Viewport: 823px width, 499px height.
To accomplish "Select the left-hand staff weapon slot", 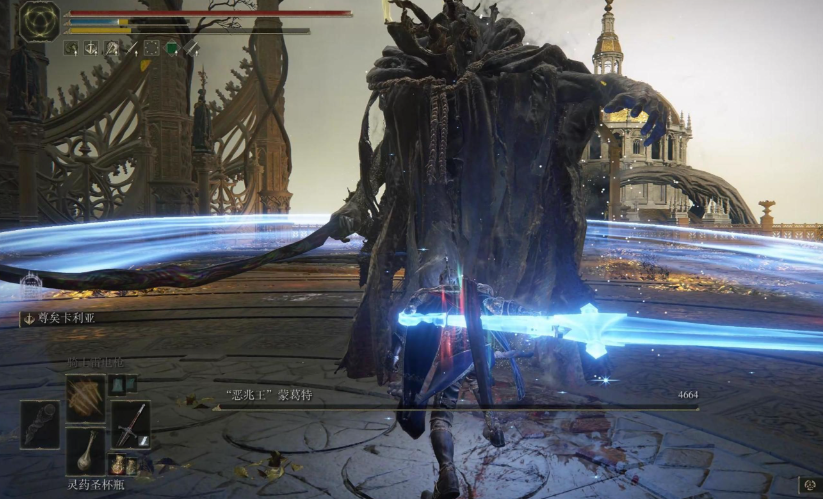I will coord(40,424).
